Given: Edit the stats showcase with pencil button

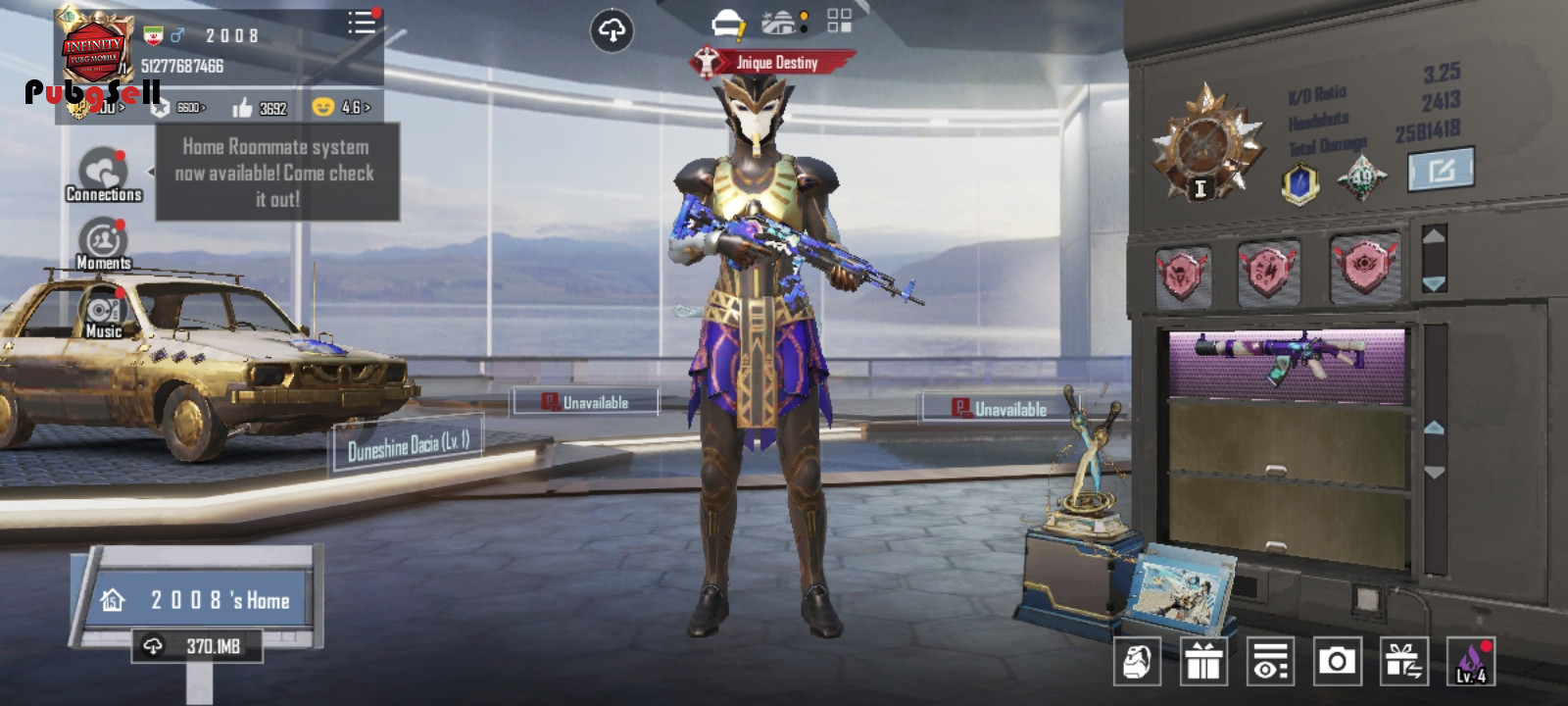Looking at the screenshot, I should pyautogui.click(x=1440, y=171).
